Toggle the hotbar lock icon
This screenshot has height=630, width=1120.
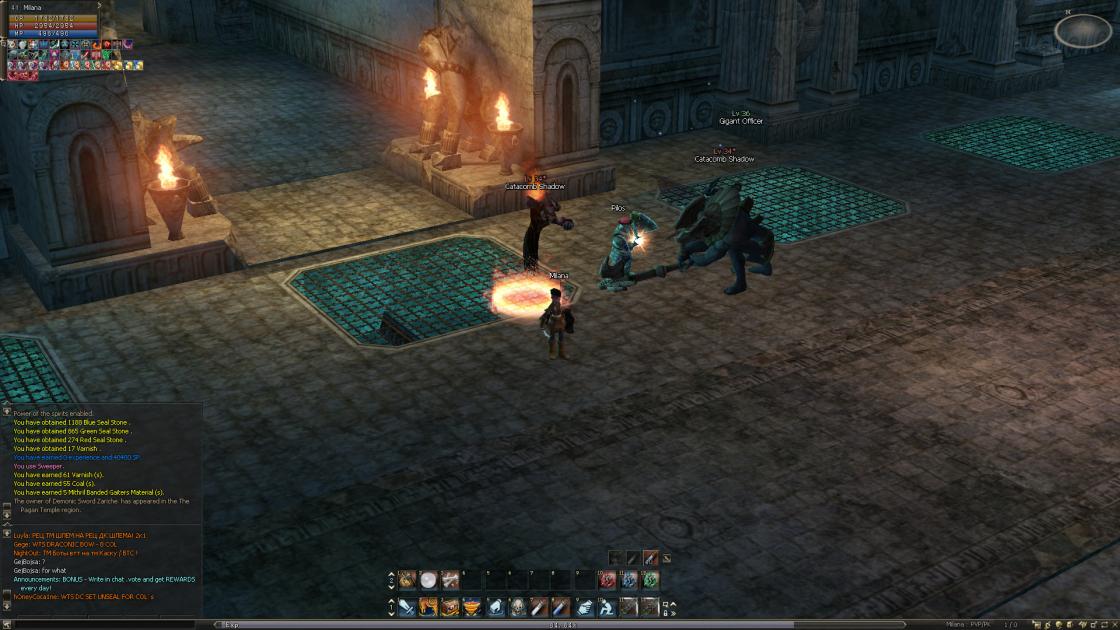(666, 611)
